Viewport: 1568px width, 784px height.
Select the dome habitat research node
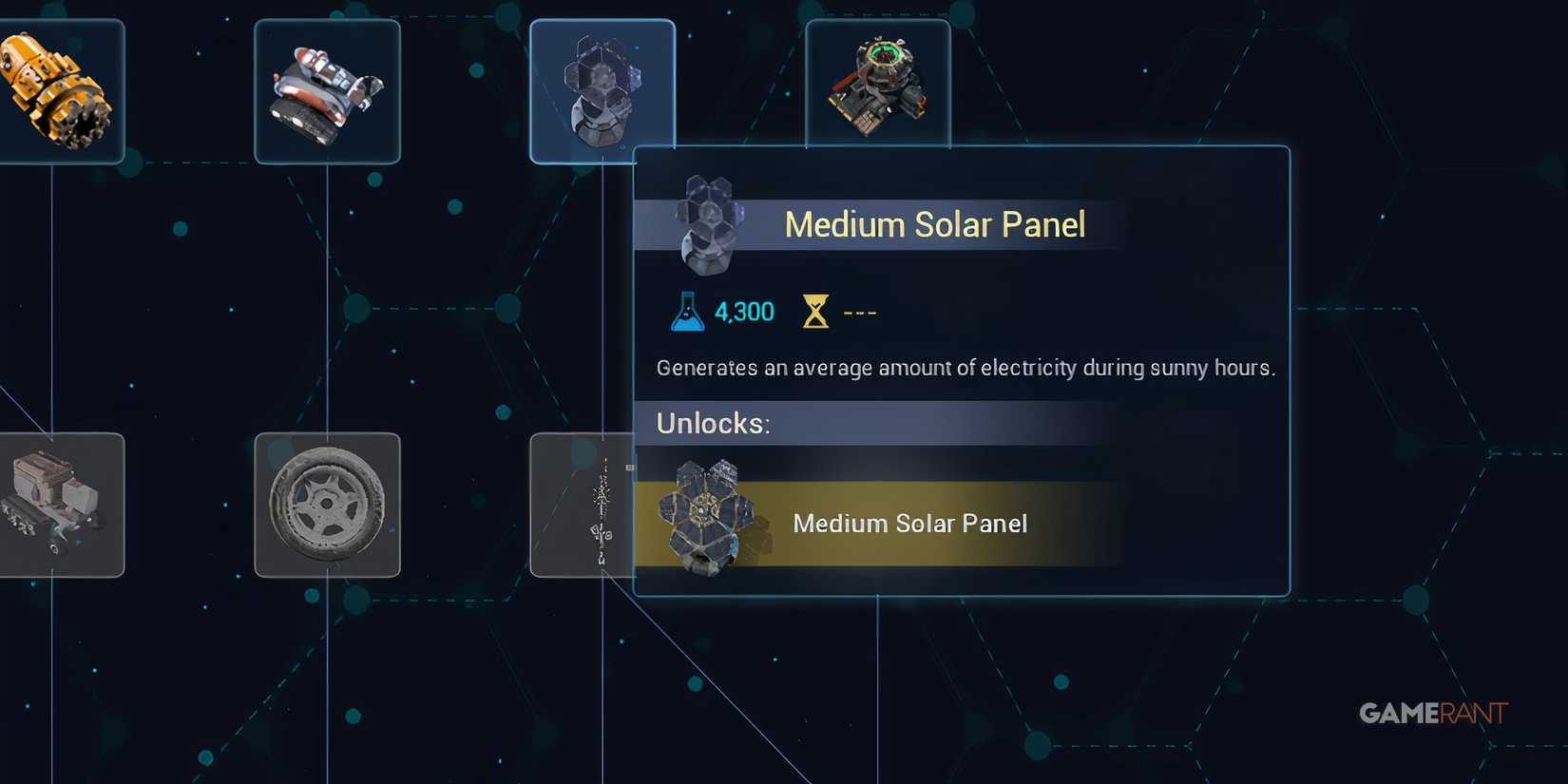(x=877, y=81)
